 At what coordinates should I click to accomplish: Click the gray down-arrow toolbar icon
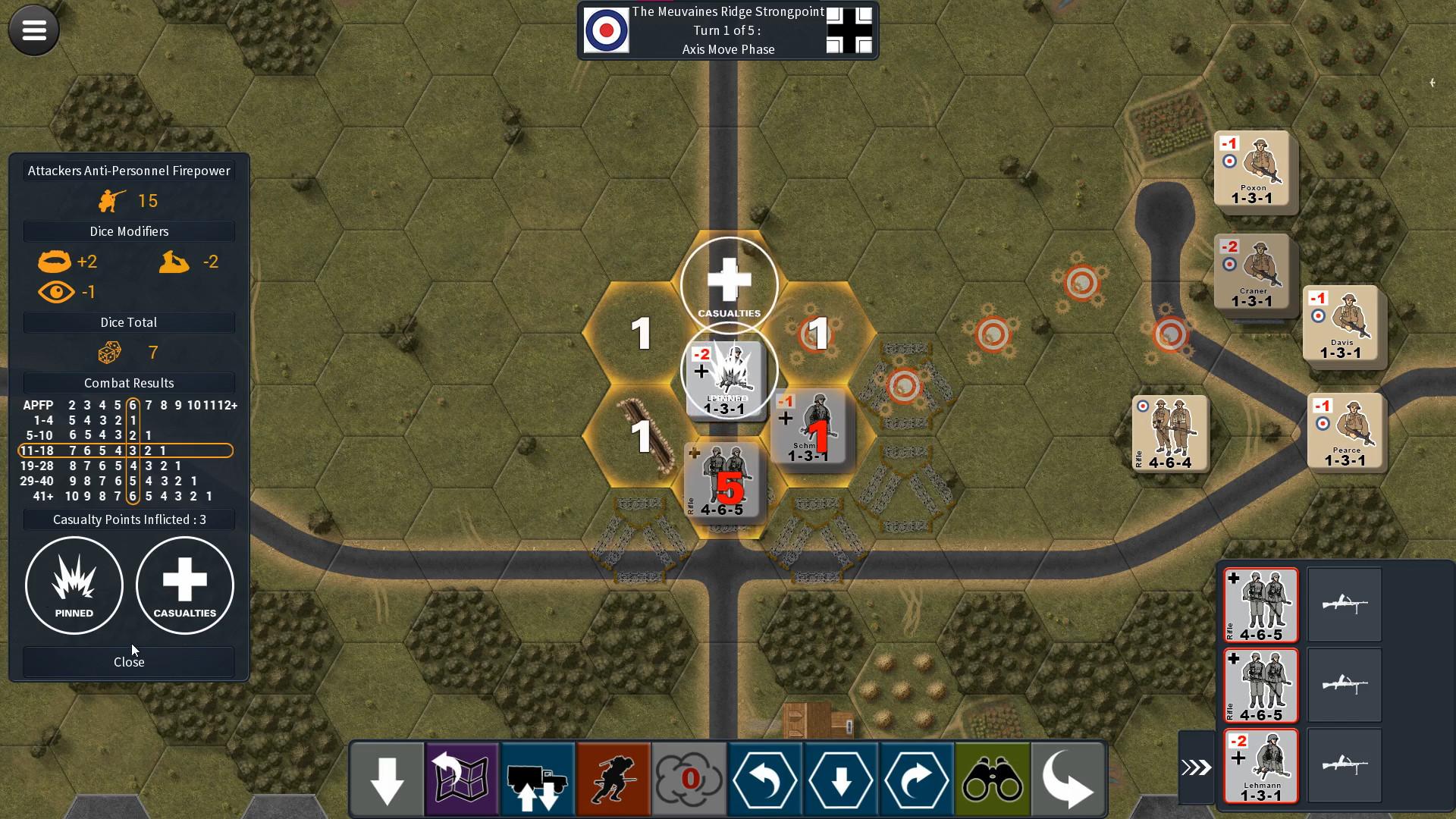click(x=387, y=779)
